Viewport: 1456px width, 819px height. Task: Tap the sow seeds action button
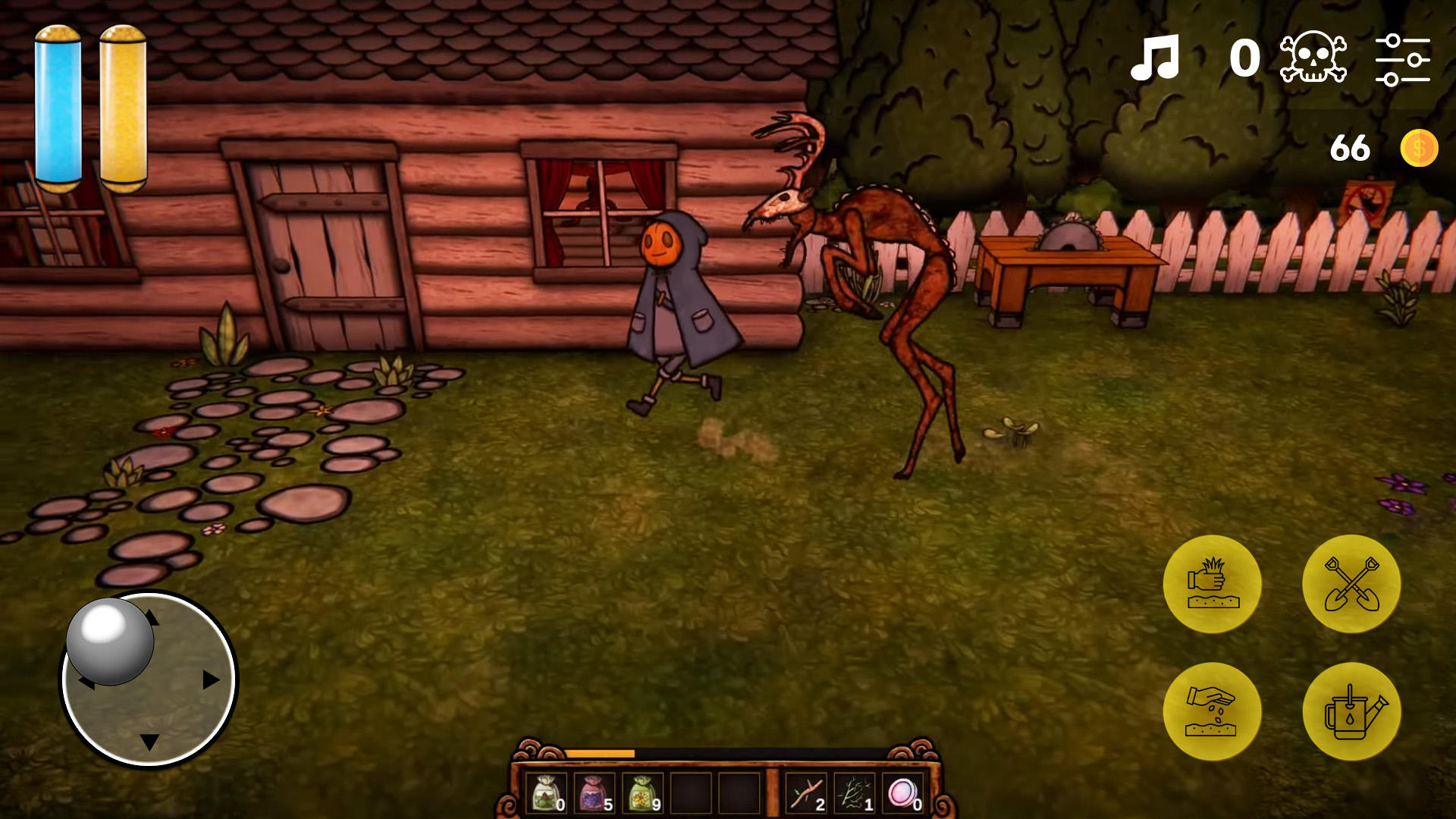point(1213,711)
